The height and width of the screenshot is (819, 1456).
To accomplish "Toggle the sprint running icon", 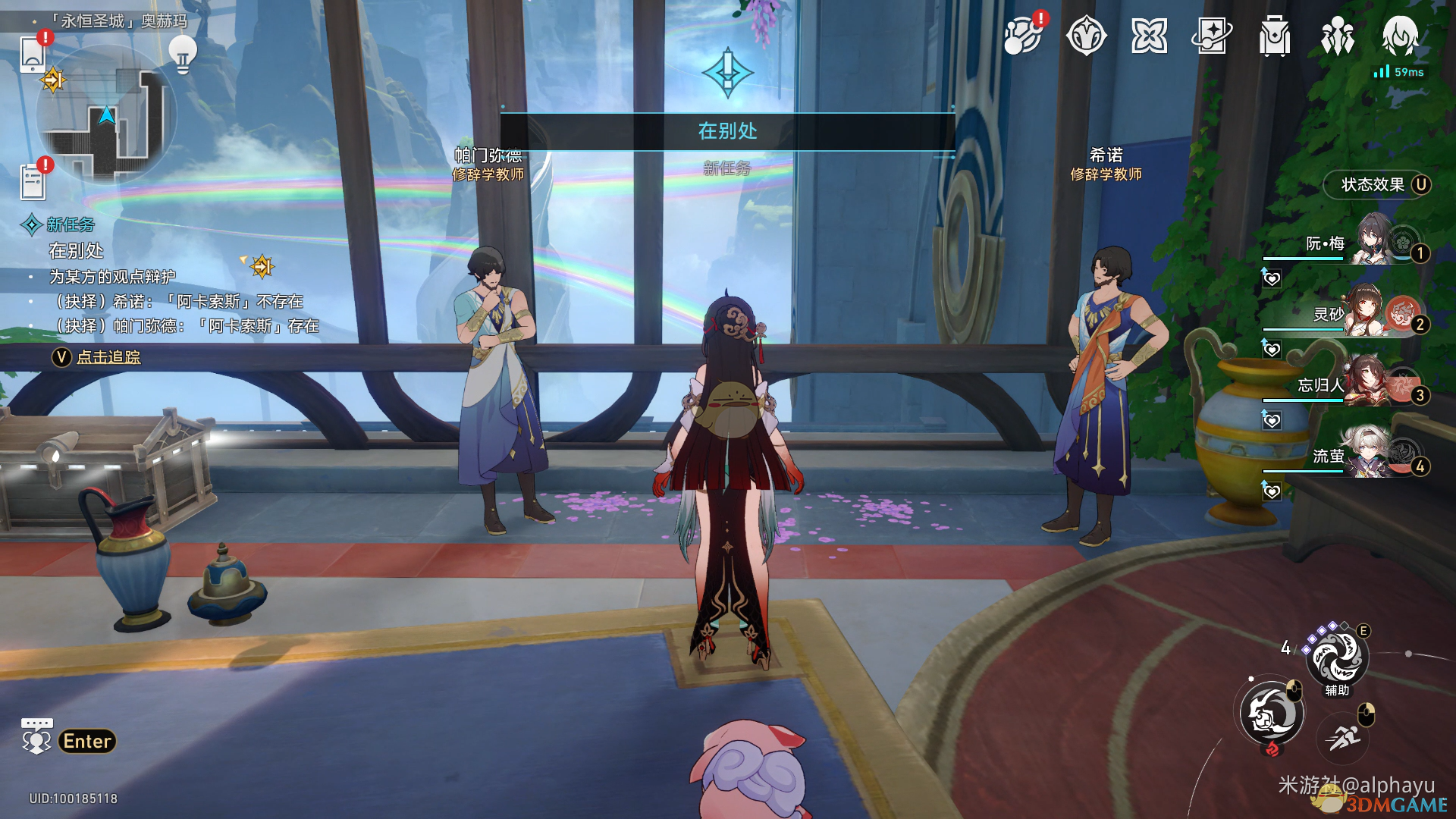I will click(x=1345, y=735).
